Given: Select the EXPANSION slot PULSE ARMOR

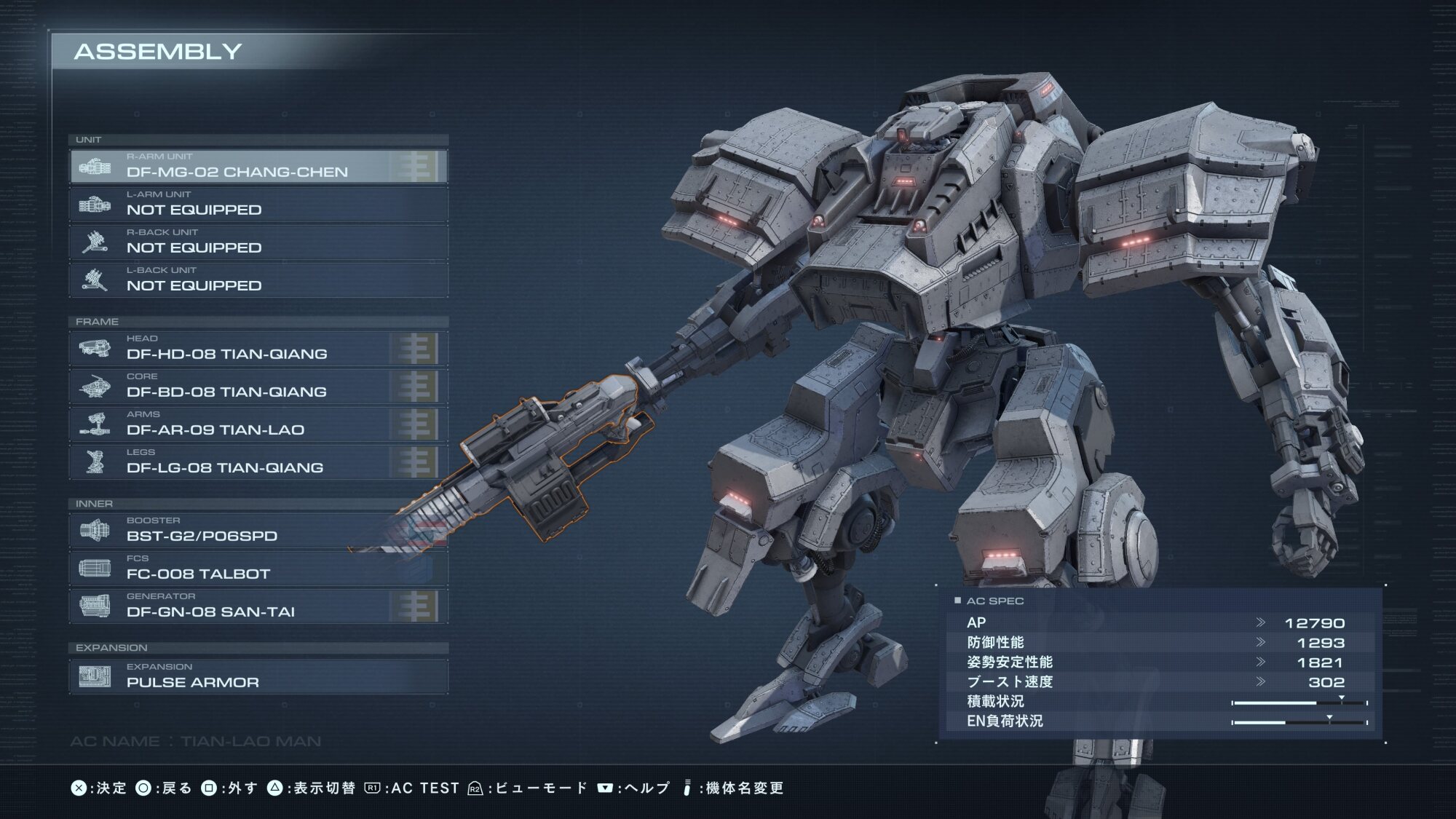Looking at the screenshot, I should (258, 676).
